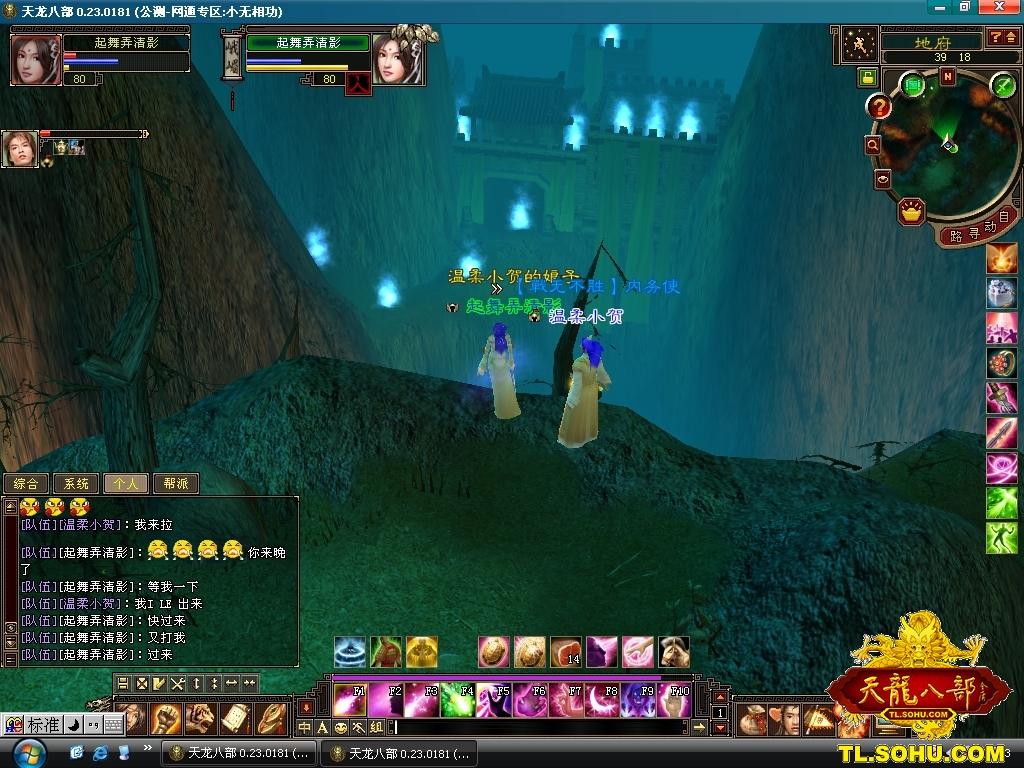Open the money bag inventory icon

(754, 718)
